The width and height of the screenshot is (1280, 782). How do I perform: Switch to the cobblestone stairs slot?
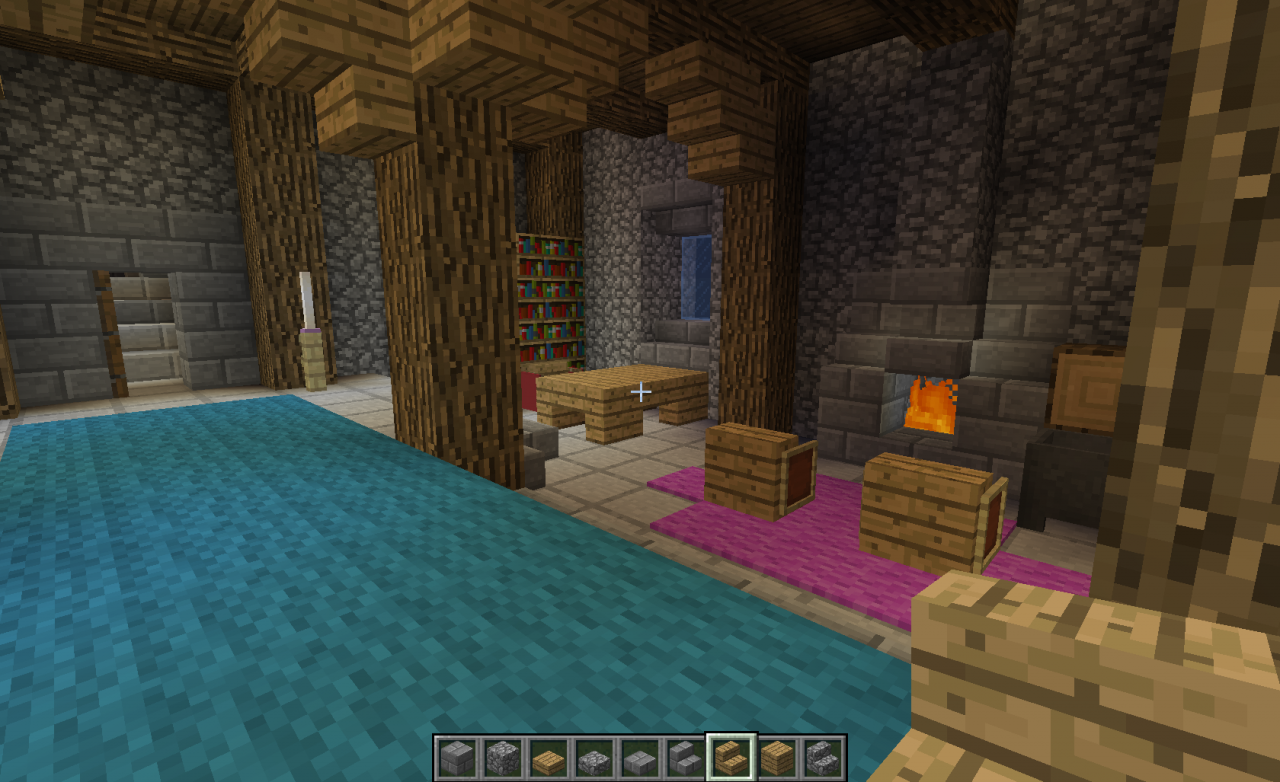click(823, 758)
